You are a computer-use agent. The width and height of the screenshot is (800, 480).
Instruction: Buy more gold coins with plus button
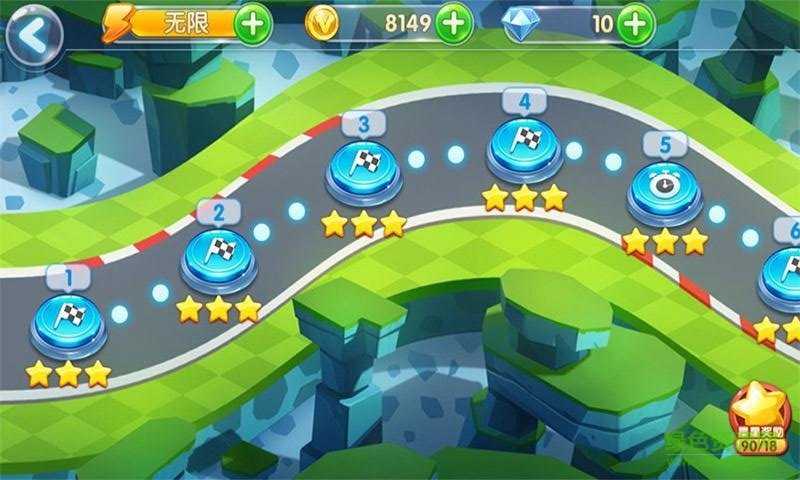coord(454,24)
